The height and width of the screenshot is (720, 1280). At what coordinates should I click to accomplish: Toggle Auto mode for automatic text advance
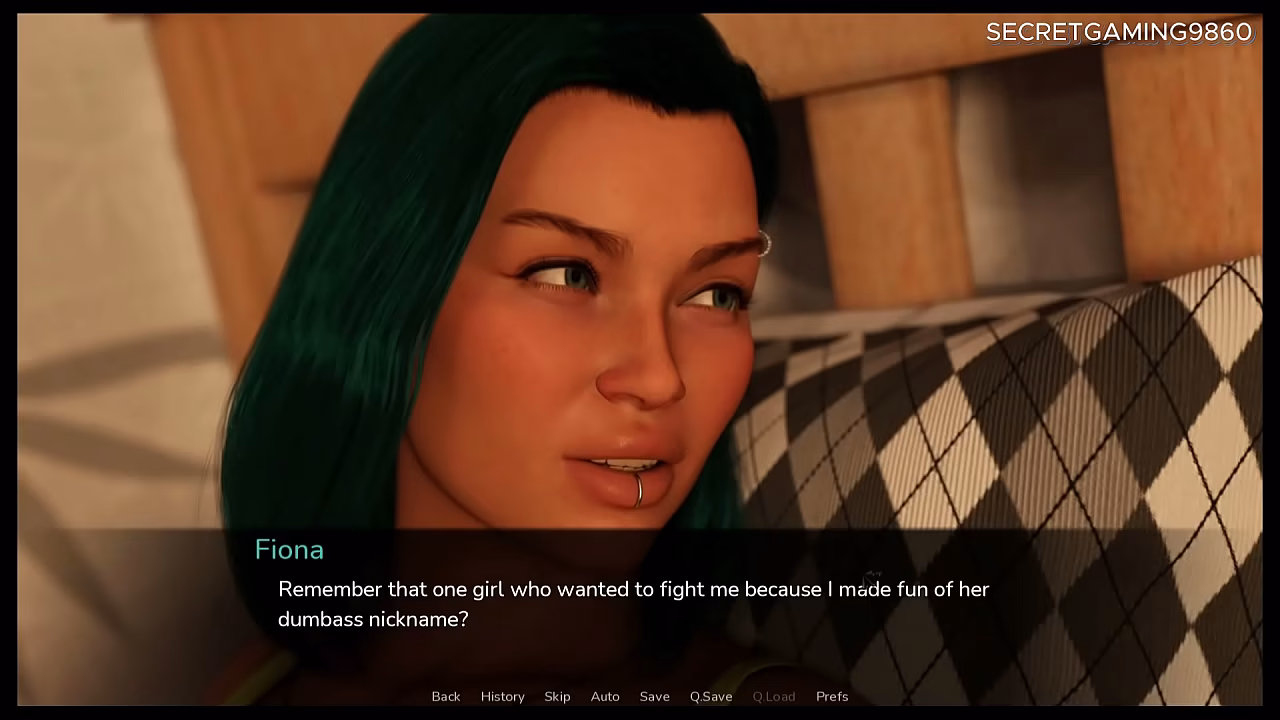click(x=605, y=696)
